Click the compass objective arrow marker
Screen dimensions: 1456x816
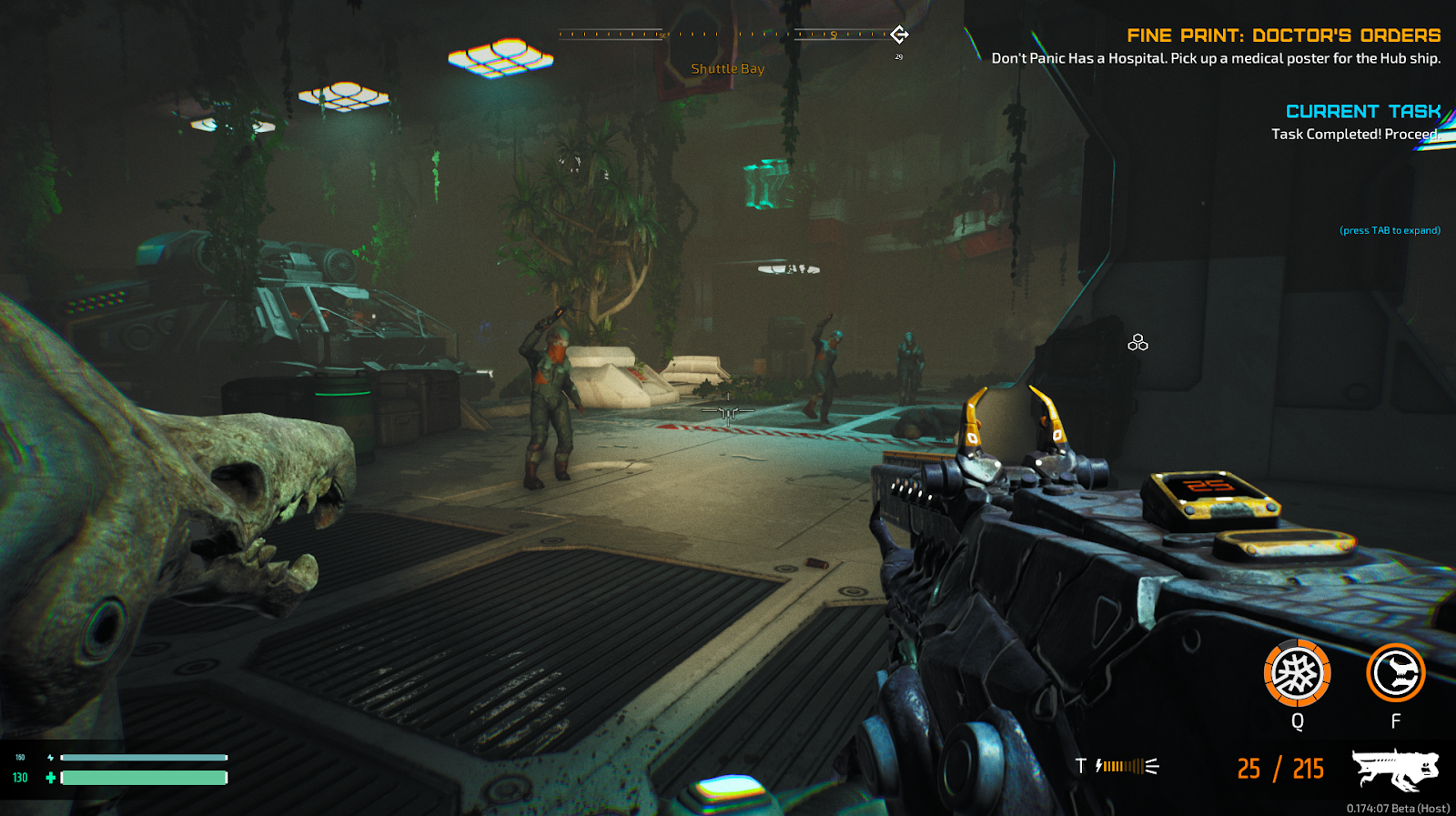tap(899, 35)
